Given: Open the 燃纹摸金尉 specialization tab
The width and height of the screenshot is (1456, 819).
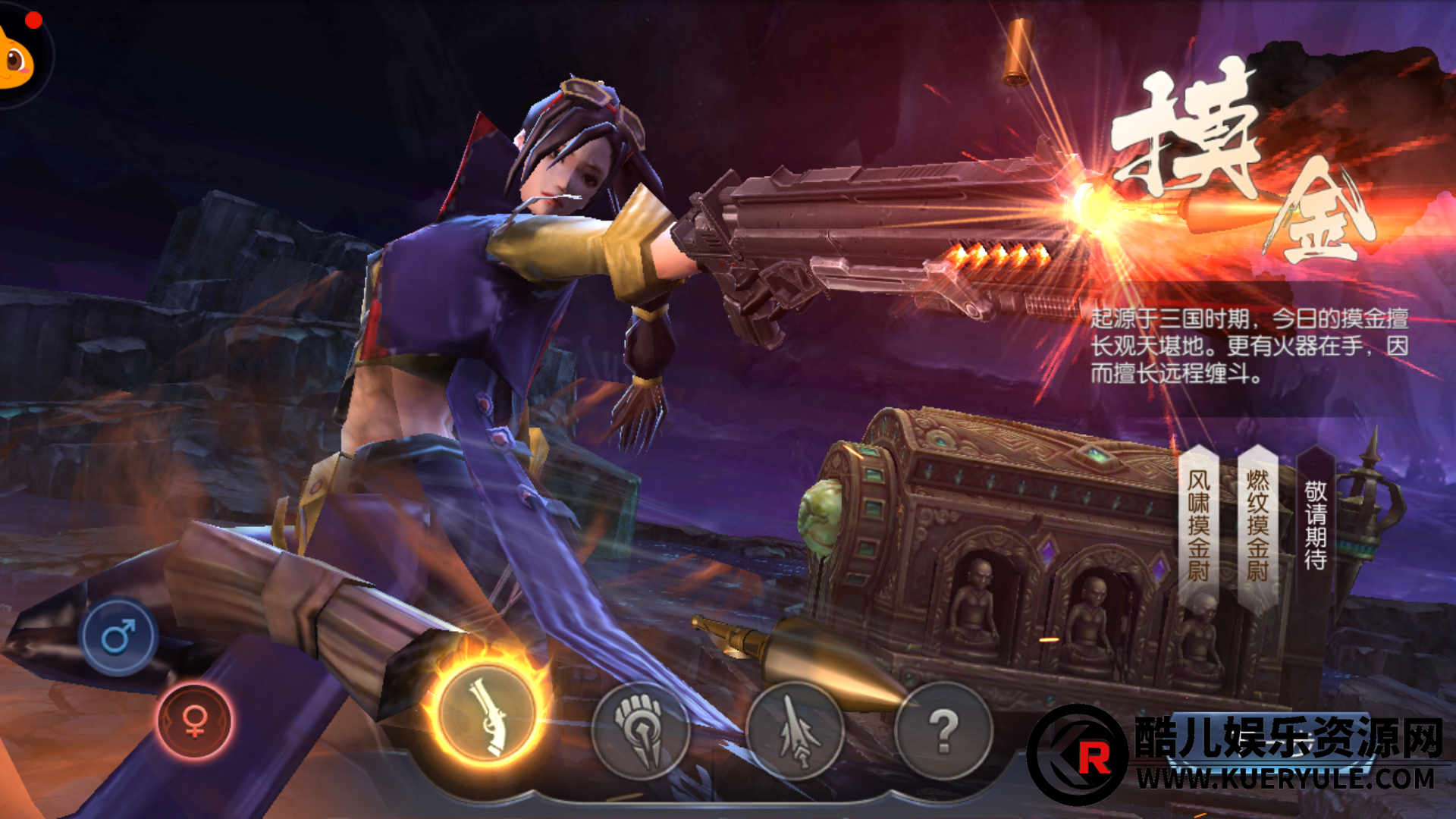Looking at the screenshot, I should pyautogui.click(x=1257, y=525).
